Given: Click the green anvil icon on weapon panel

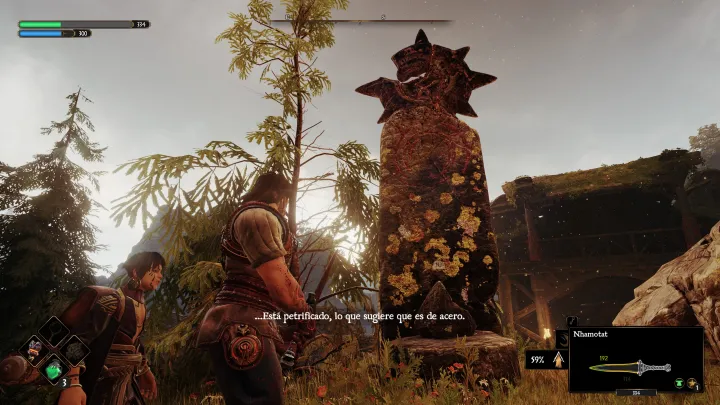Looking at the screenshot, I should pyautogui.click(x=680, y=383).
